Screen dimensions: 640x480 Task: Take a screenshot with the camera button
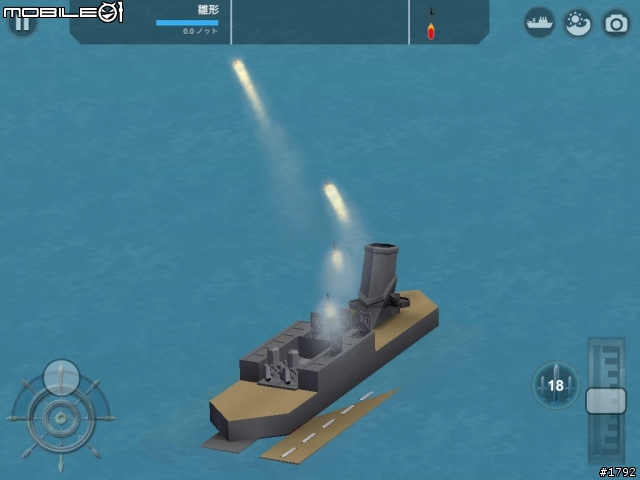(616, 22)
